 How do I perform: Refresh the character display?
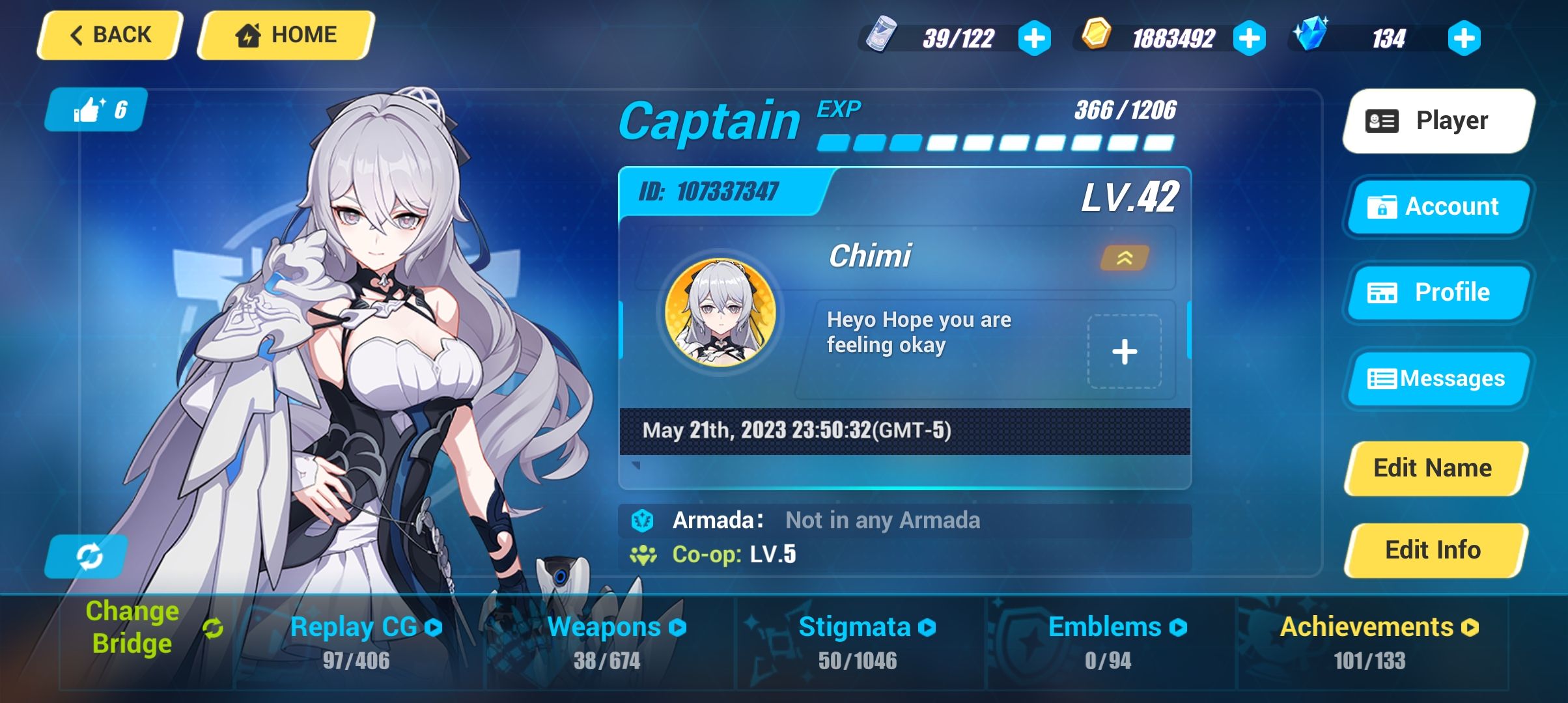point(87,557)
